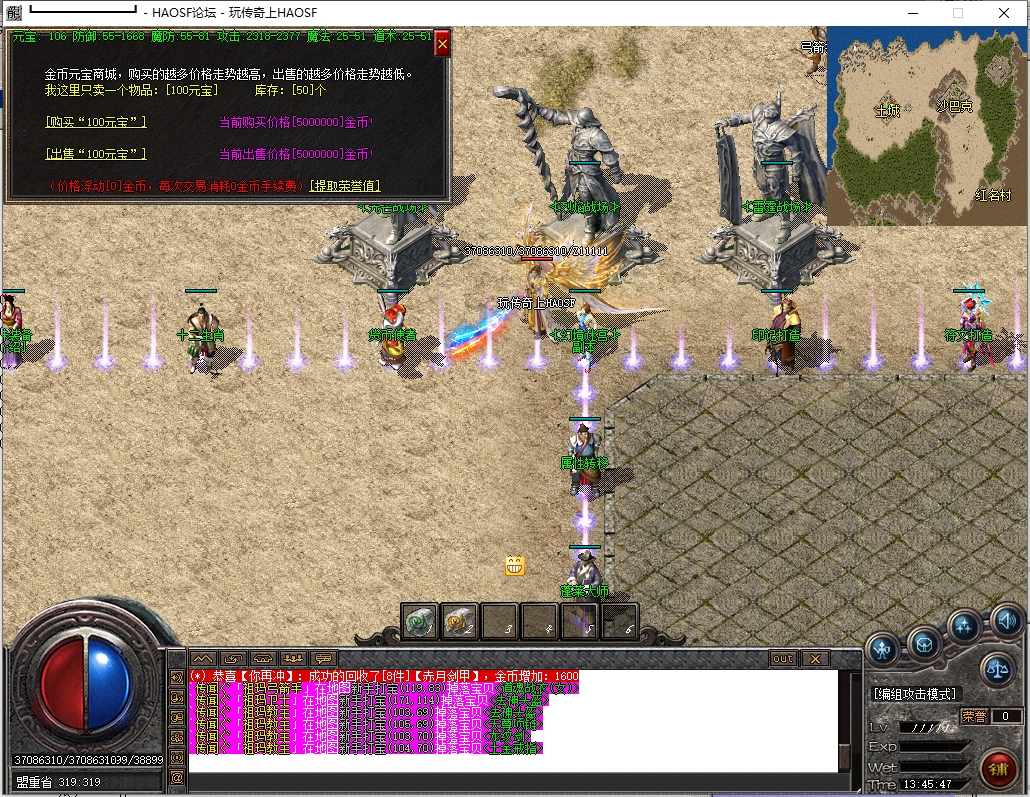Click the yellow smiley emoji icon
The width and height of the screenshot is (1030, 797).
tap(515, 566)
